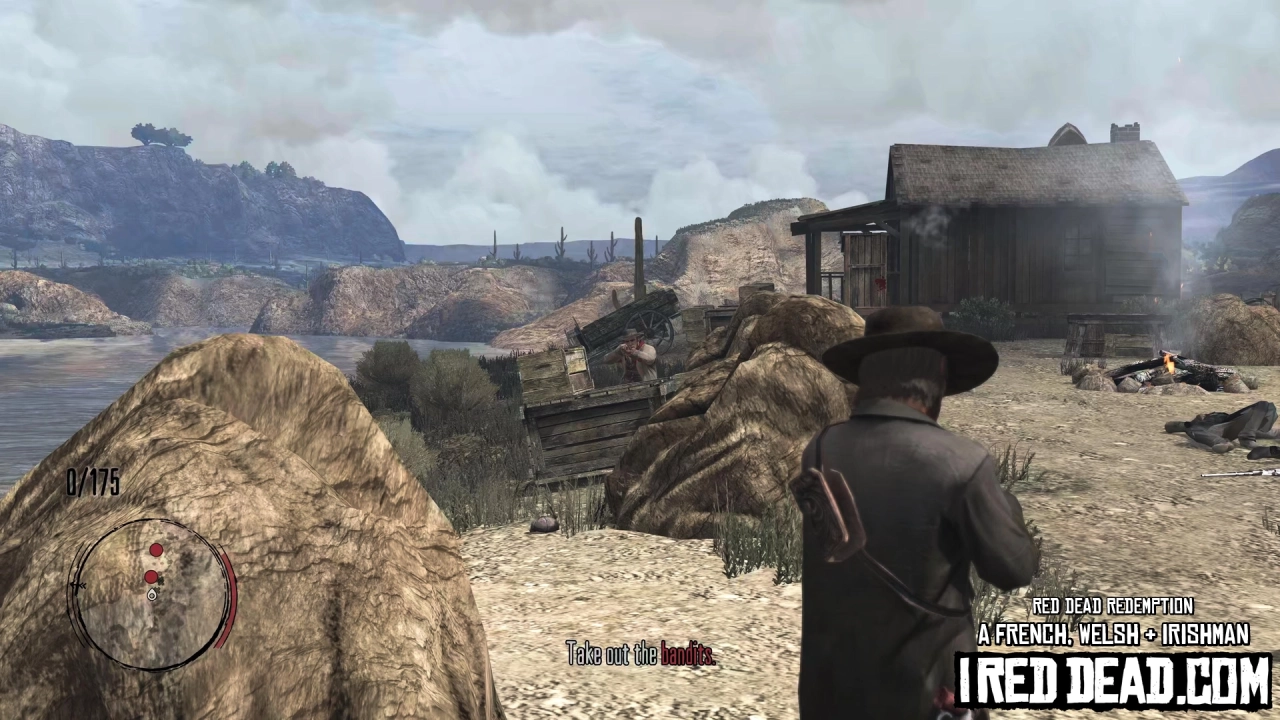Click the campfire beside the cabin
The height and width of the screenshot is (720, 1280).
(x=1170, y=365)
